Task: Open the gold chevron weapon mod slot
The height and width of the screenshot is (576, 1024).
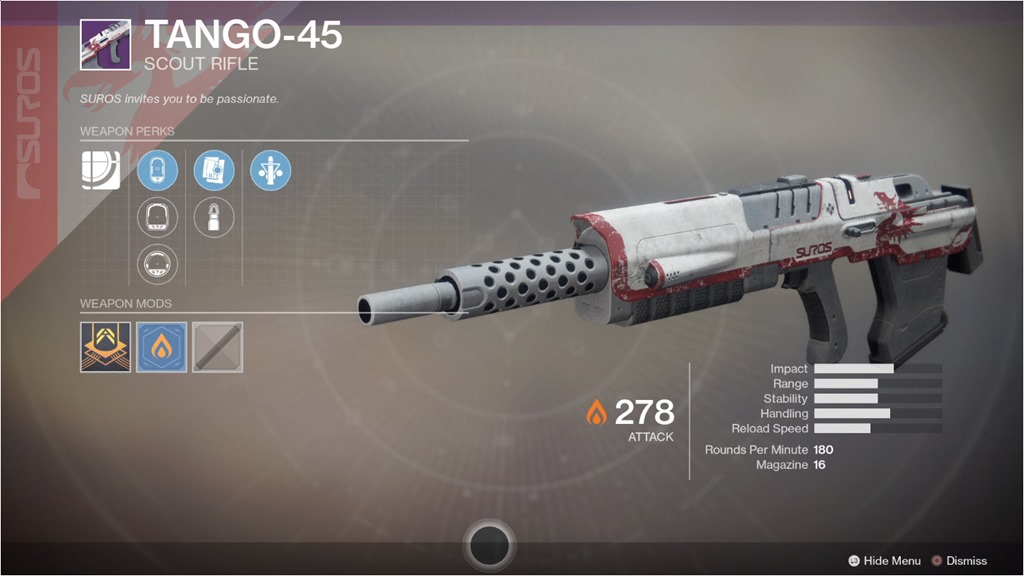Action: click(105, 347)
